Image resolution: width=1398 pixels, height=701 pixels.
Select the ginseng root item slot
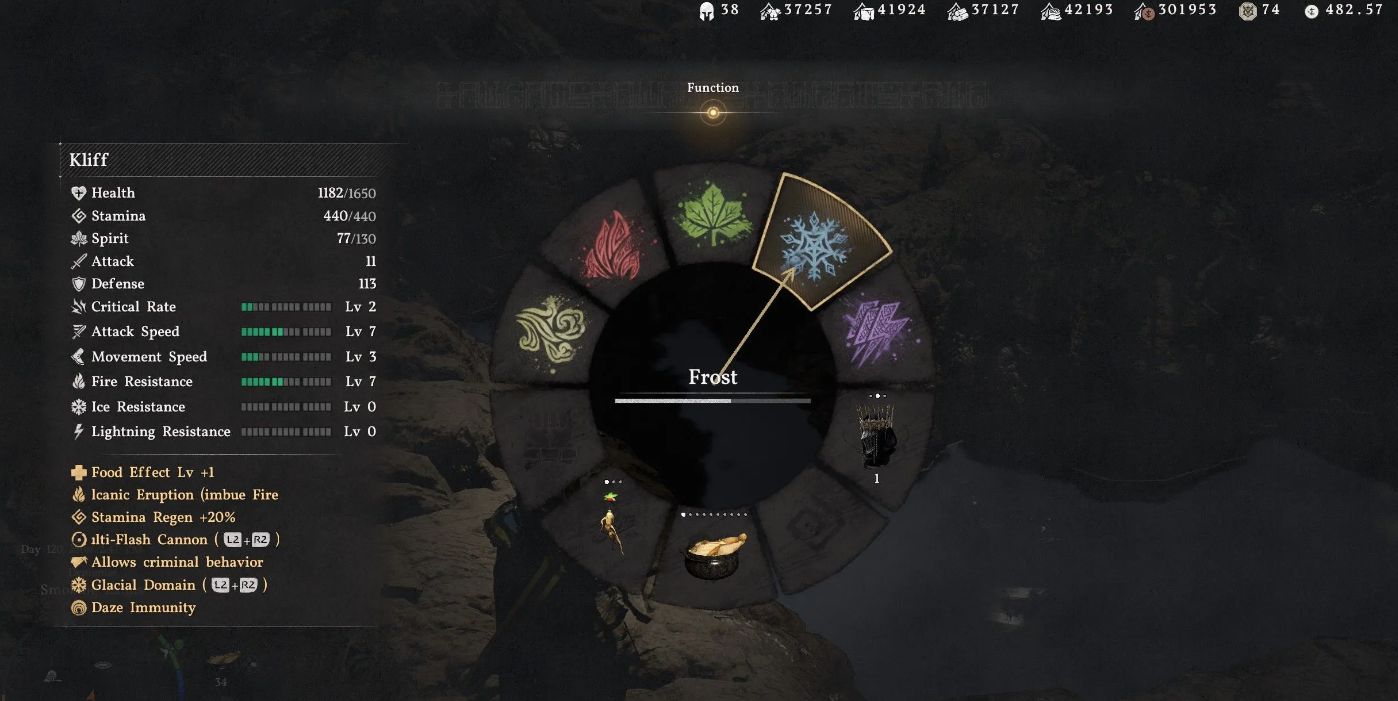click(x=611, y=522)
